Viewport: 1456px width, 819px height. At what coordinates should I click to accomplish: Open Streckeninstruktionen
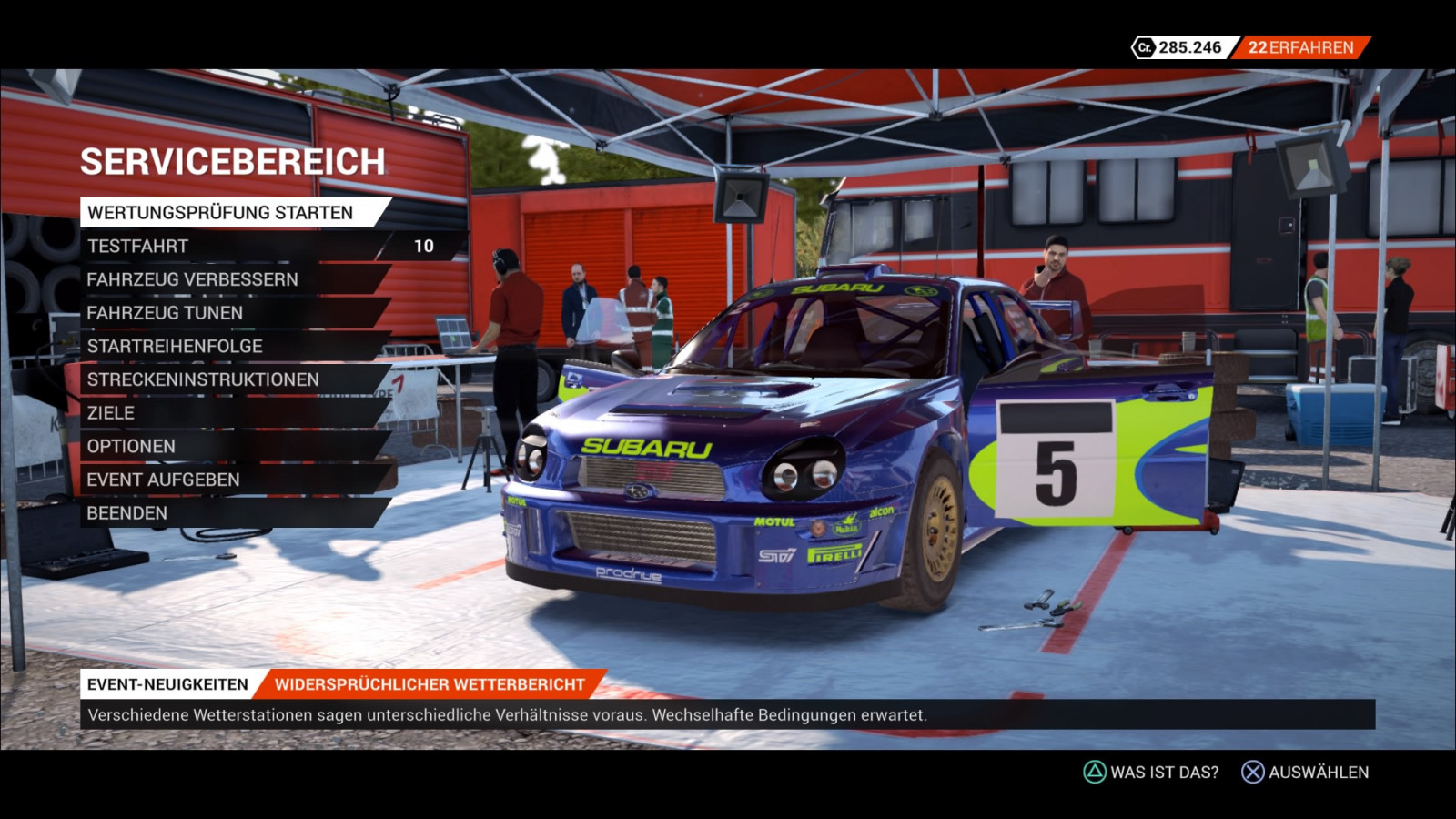(x=203, y=379)
